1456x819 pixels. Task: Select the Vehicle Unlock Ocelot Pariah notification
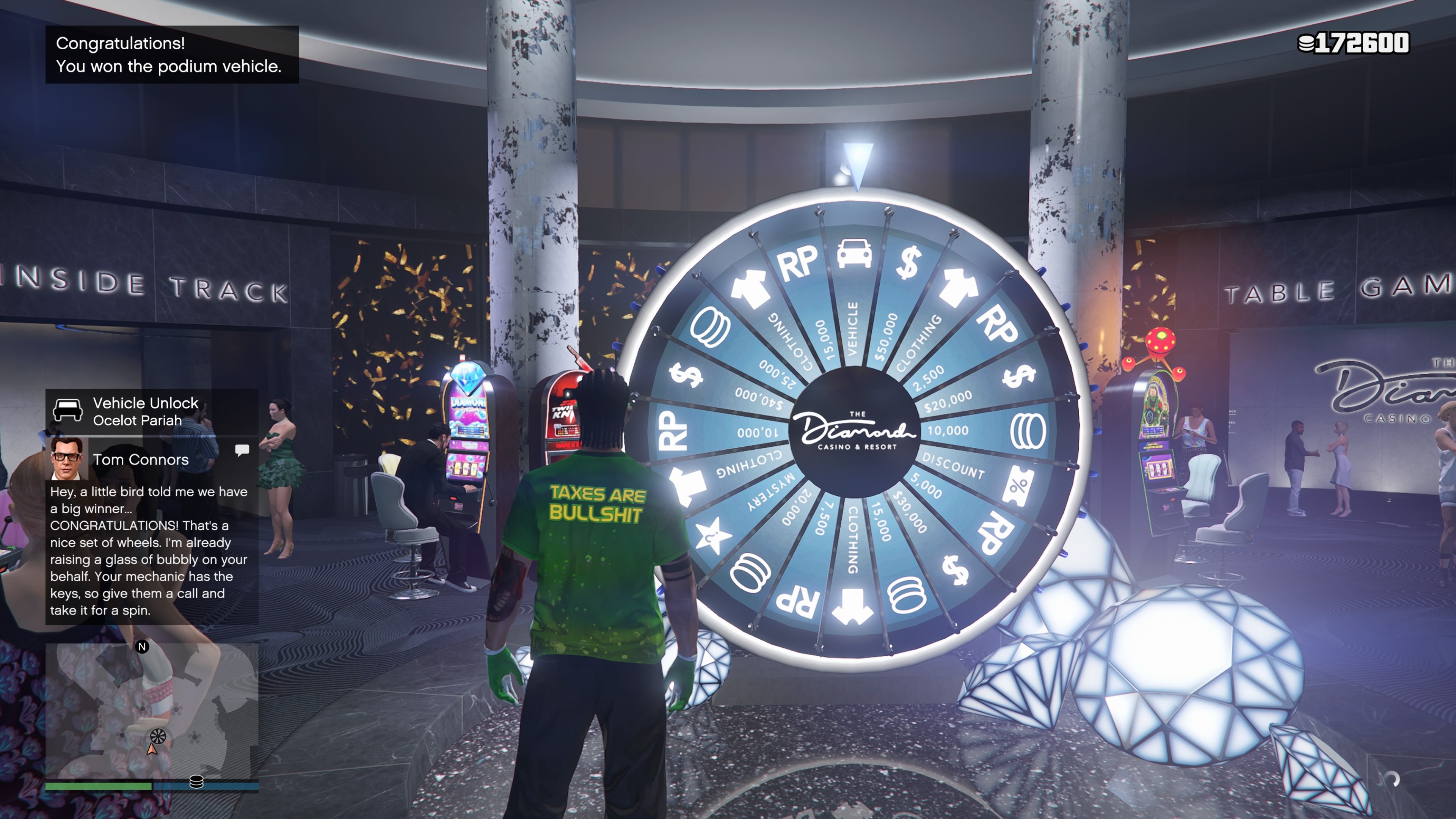(152, 411)
